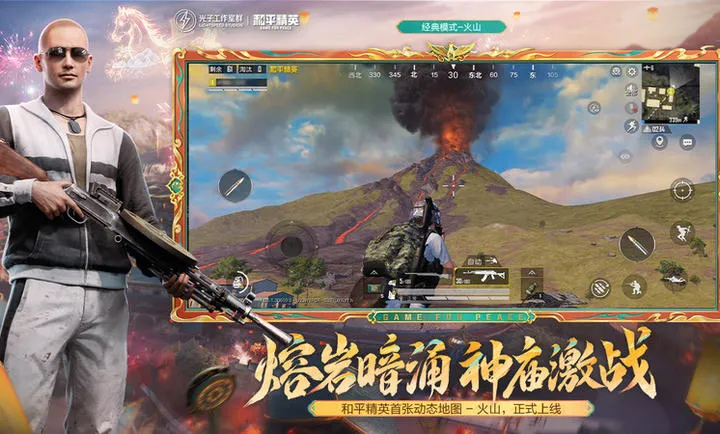Image resolution: width=720 pixels, height=434 pixels.
Task: Aim down sights with the crosshair button
Action: point(682,189)
